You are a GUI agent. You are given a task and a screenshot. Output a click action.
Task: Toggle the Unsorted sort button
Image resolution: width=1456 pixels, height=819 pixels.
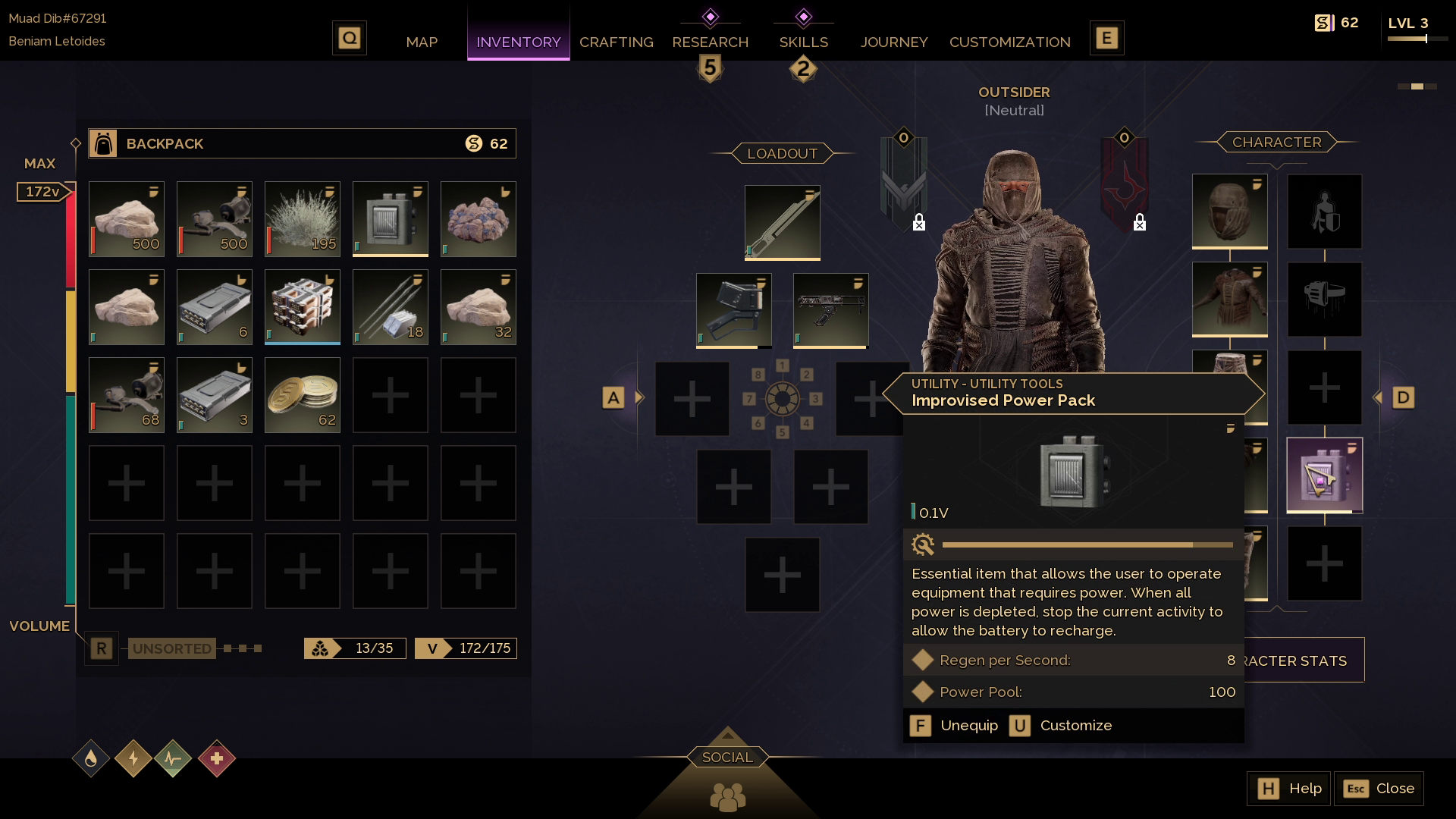172,648
